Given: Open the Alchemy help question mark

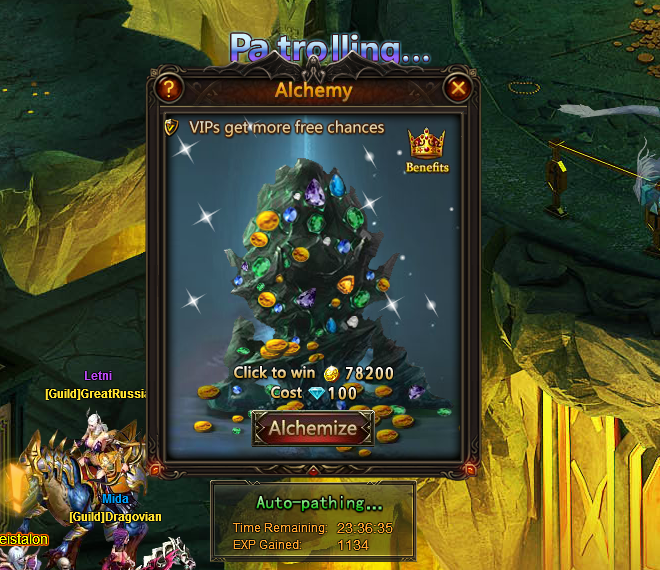Looking at the screenshot, I should click(170, 89).
